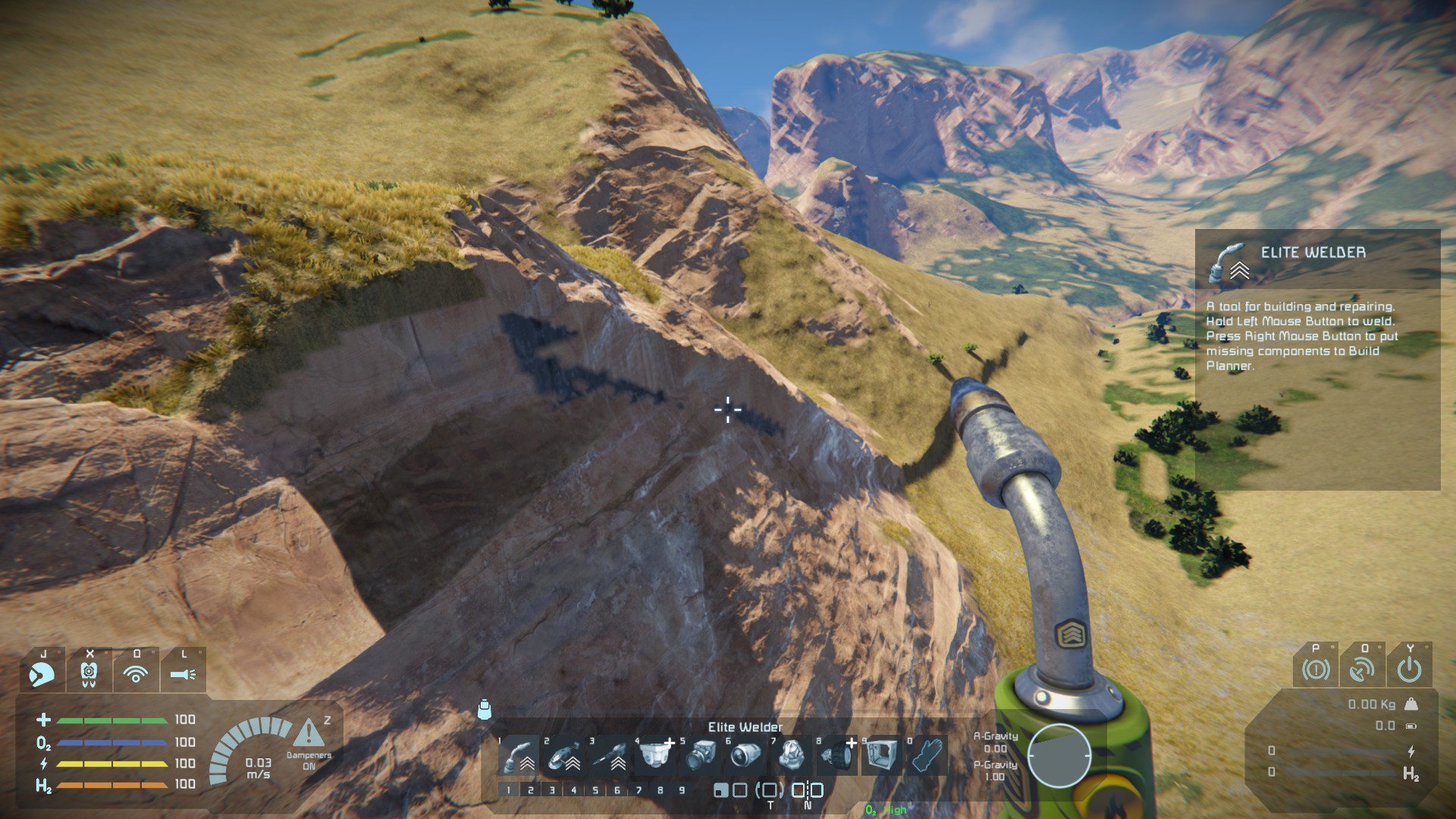This screenshot has height=819, width=1456.
Task: Select the empty hand glove slot
Action: click(927, 755)
